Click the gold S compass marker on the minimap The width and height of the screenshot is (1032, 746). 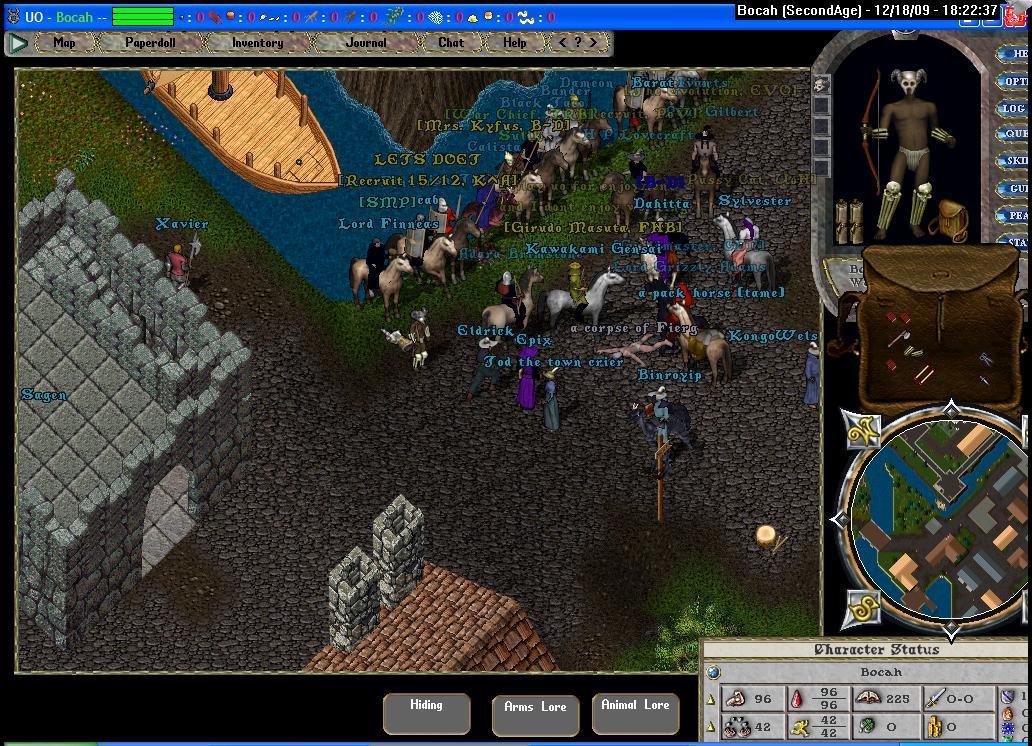[864, 607]
